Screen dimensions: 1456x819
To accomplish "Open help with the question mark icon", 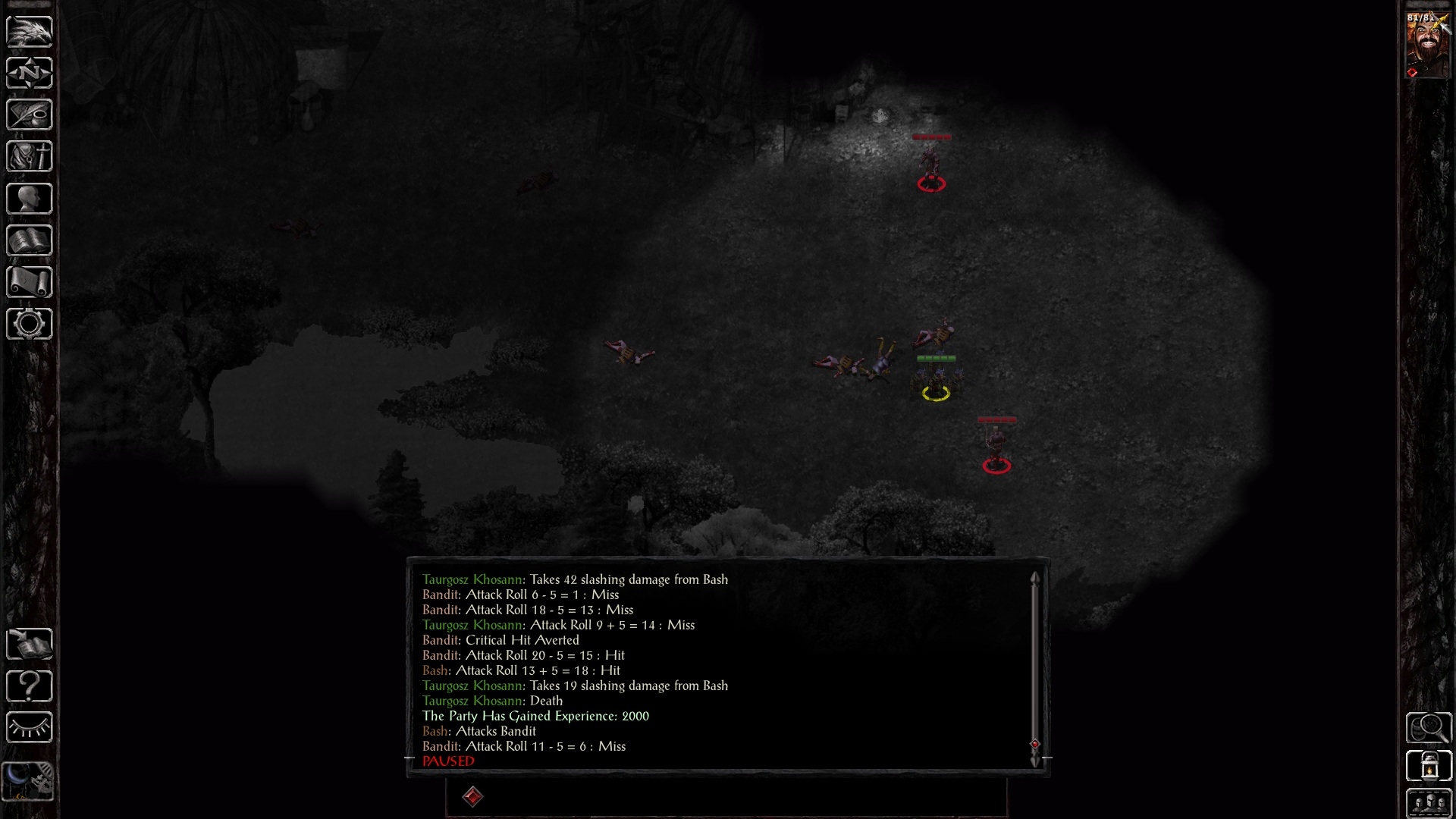I will pyautogui.click(x=29, y=686).
